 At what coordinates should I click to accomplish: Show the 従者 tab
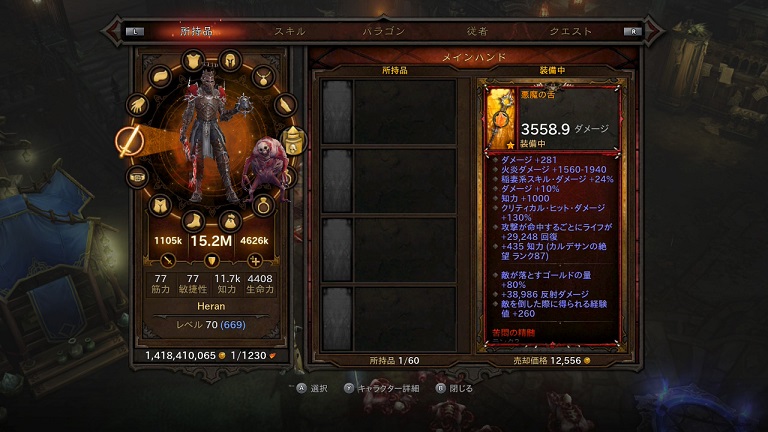[x=476, y=31]
